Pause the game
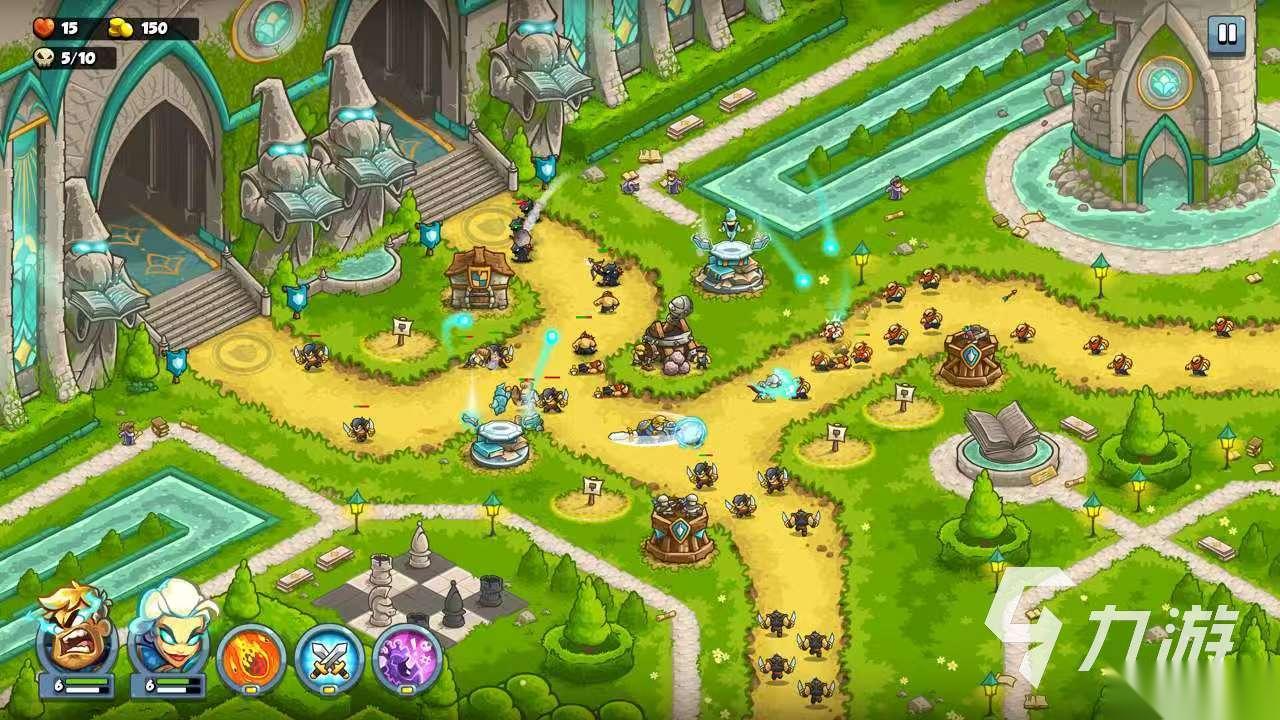 (1224, 35)
